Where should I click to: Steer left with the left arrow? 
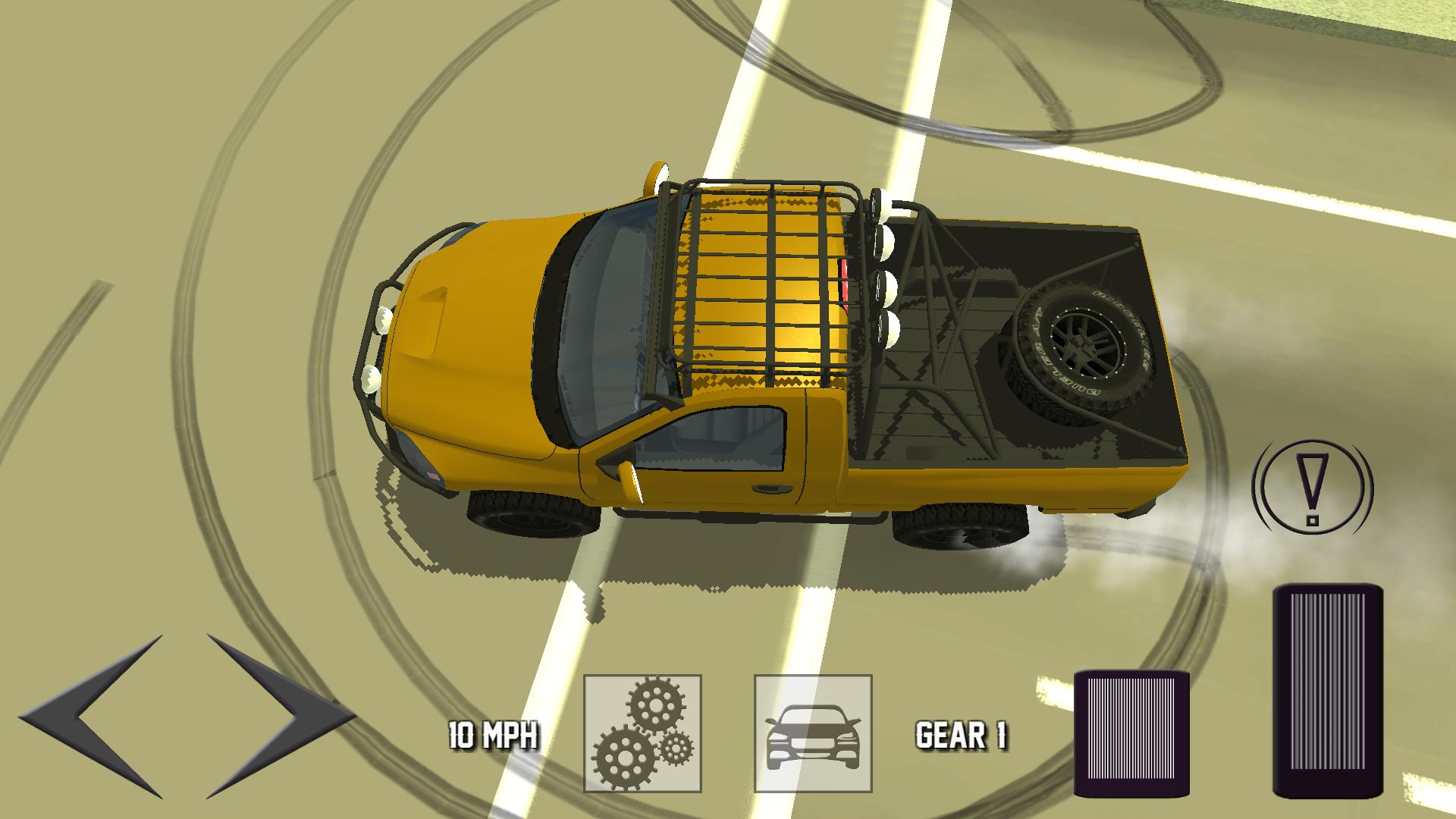(95, 714)
